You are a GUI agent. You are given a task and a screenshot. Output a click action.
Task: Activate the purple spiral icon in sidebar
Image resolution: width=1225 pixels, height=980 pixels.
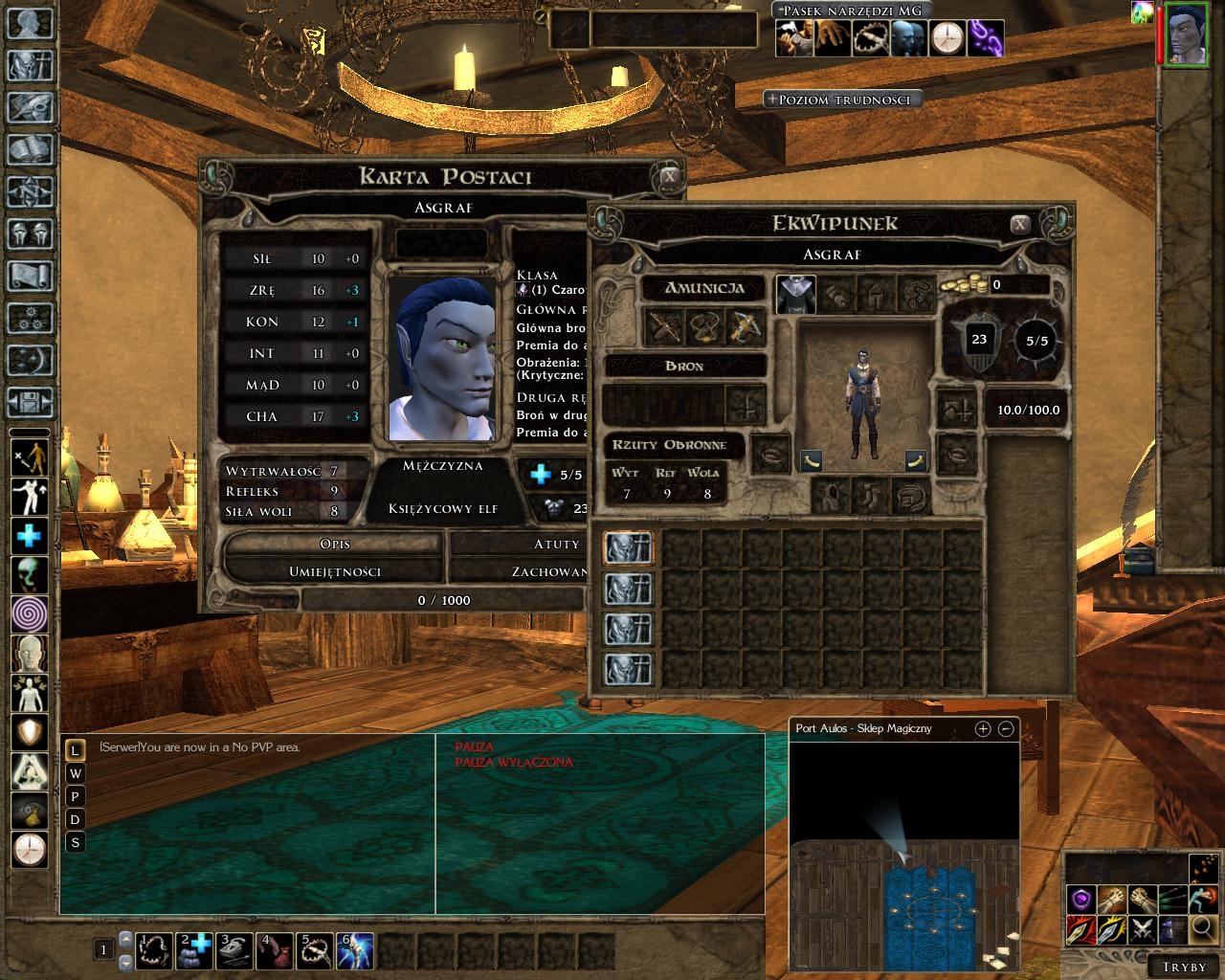(x=30, y=613)
